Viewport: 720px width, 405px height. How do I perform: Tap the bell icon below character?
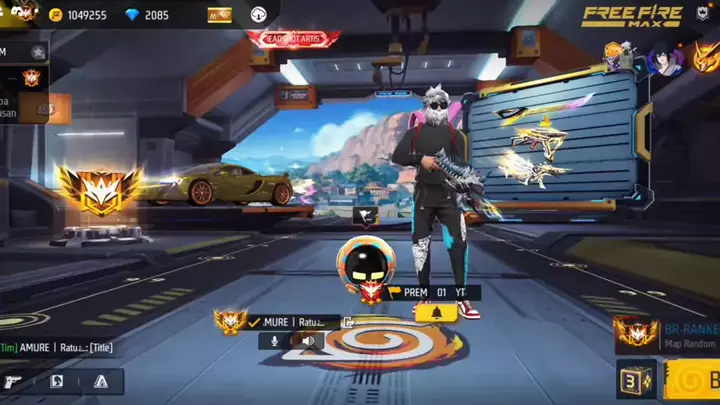(x=438, y=314)
